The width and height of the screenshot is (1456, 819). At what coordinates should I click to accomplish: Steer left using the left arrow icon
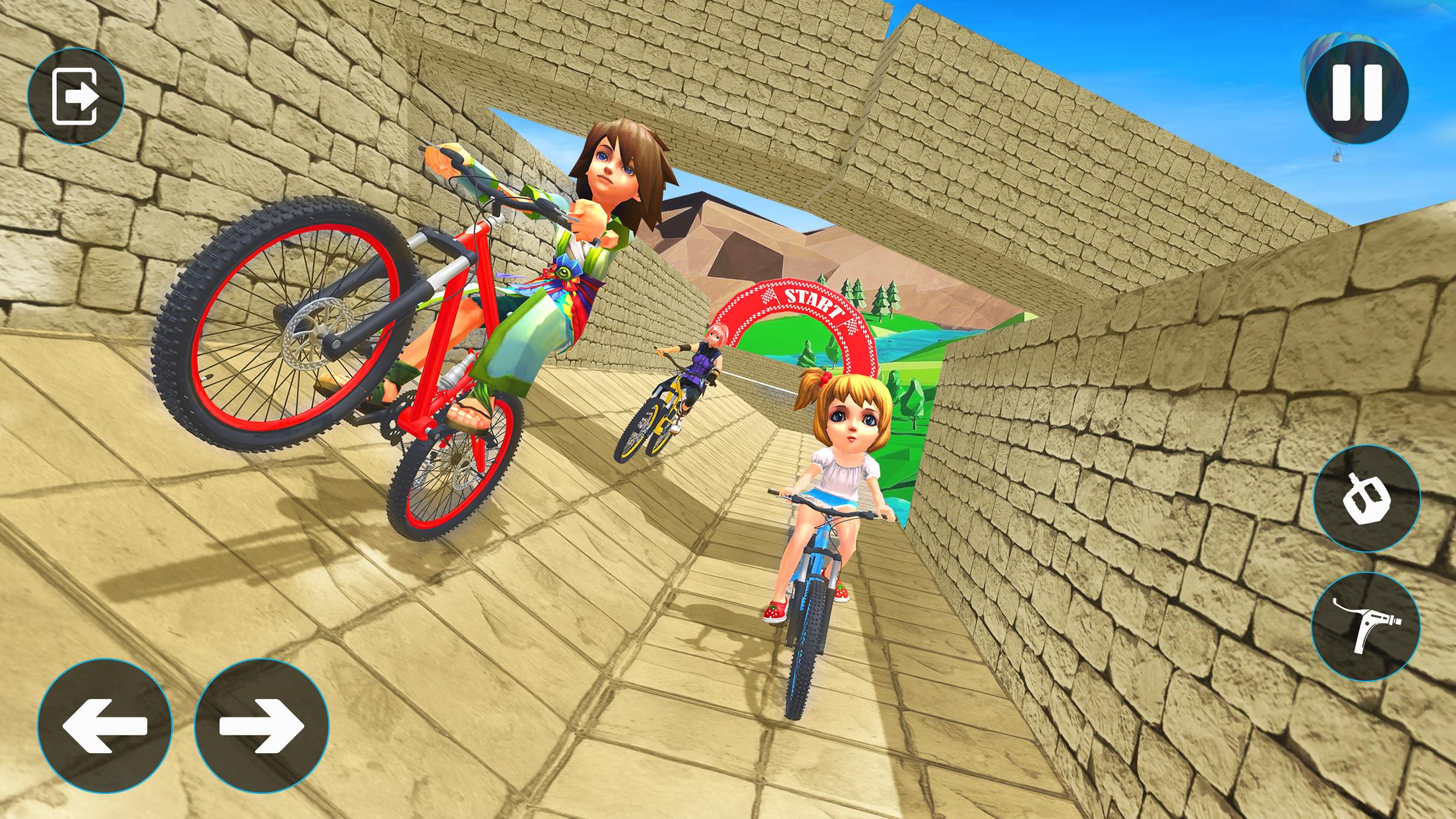tap(106, 727)
